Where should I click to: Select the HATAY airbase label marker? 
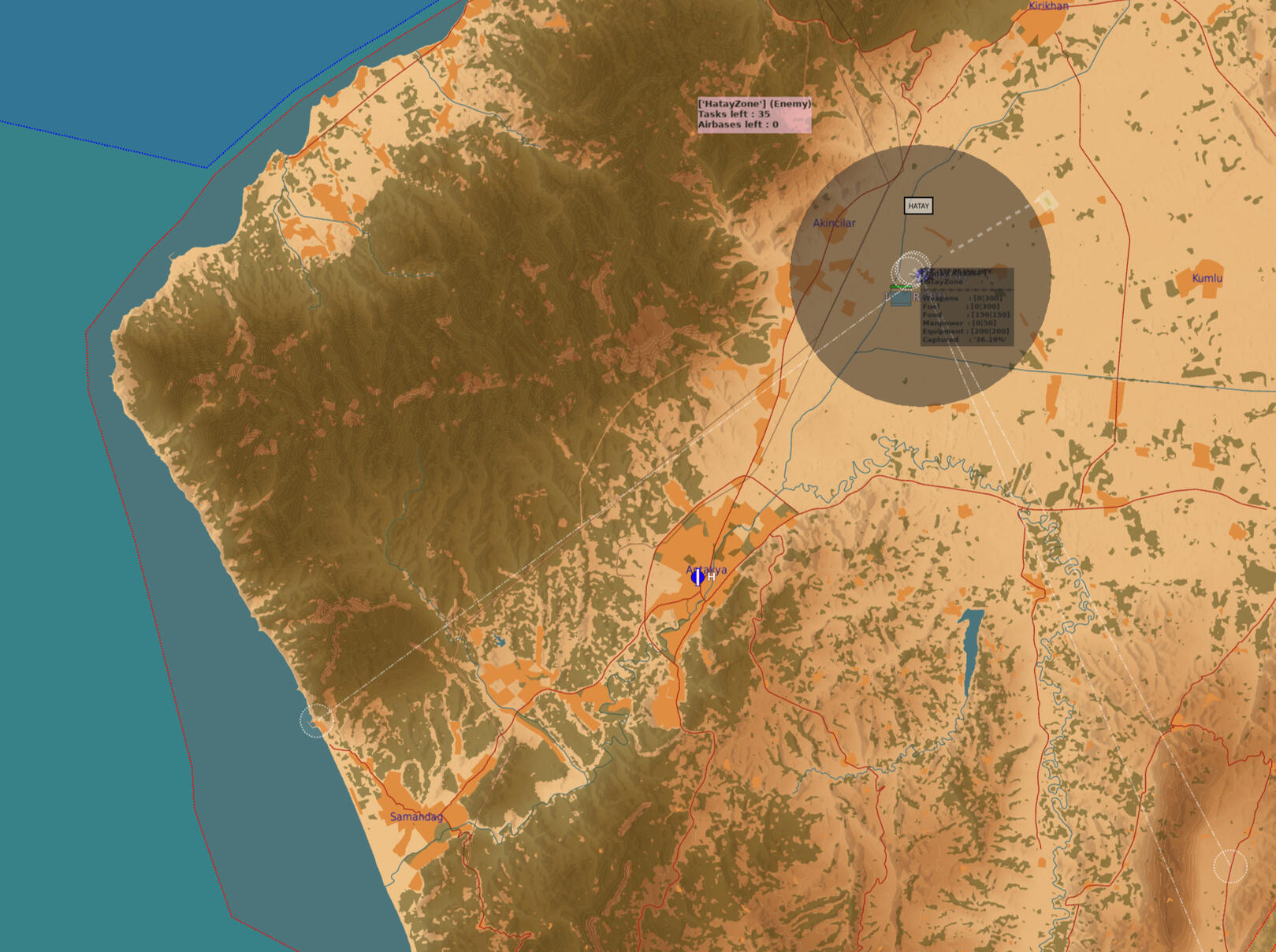(x=918, y=206)
